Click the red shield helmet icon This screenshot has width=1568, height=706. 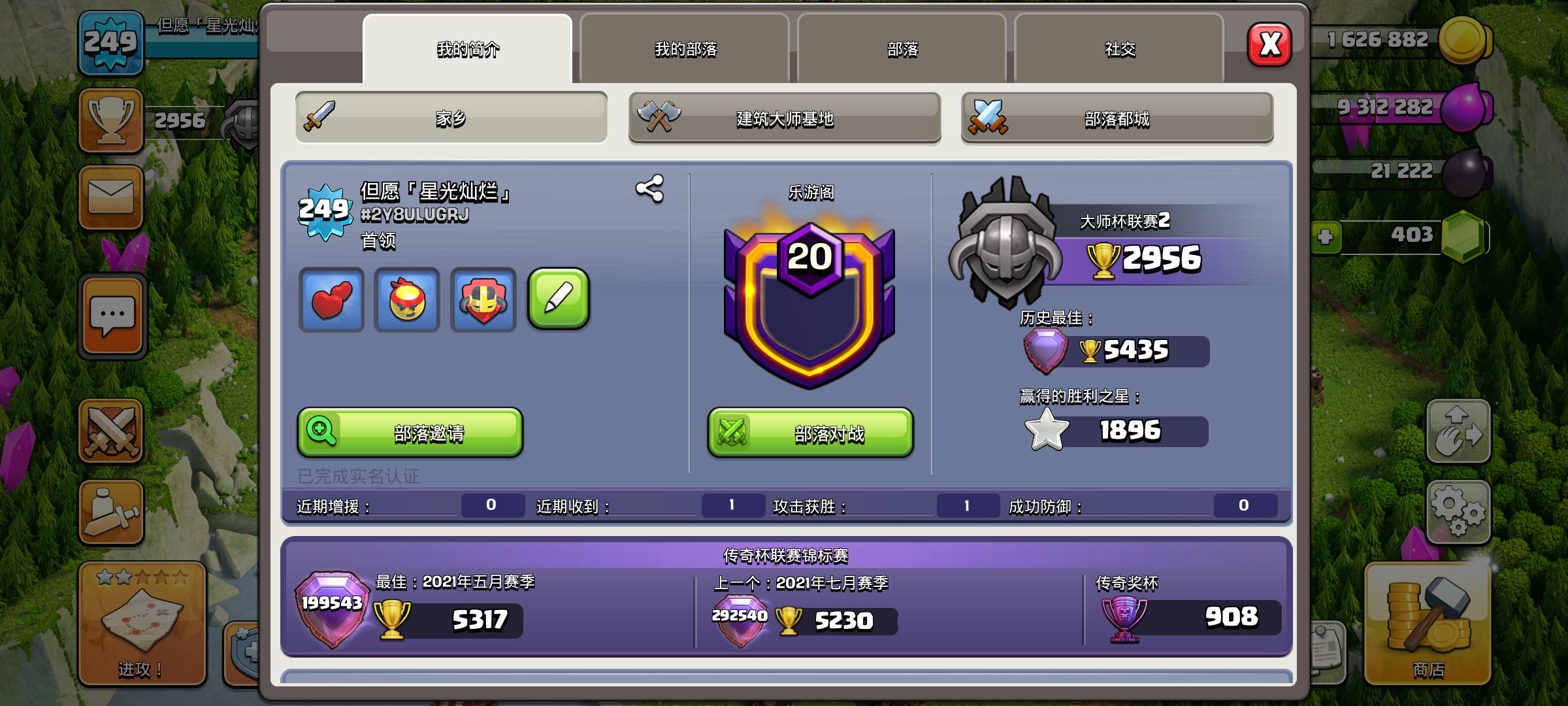483,300
